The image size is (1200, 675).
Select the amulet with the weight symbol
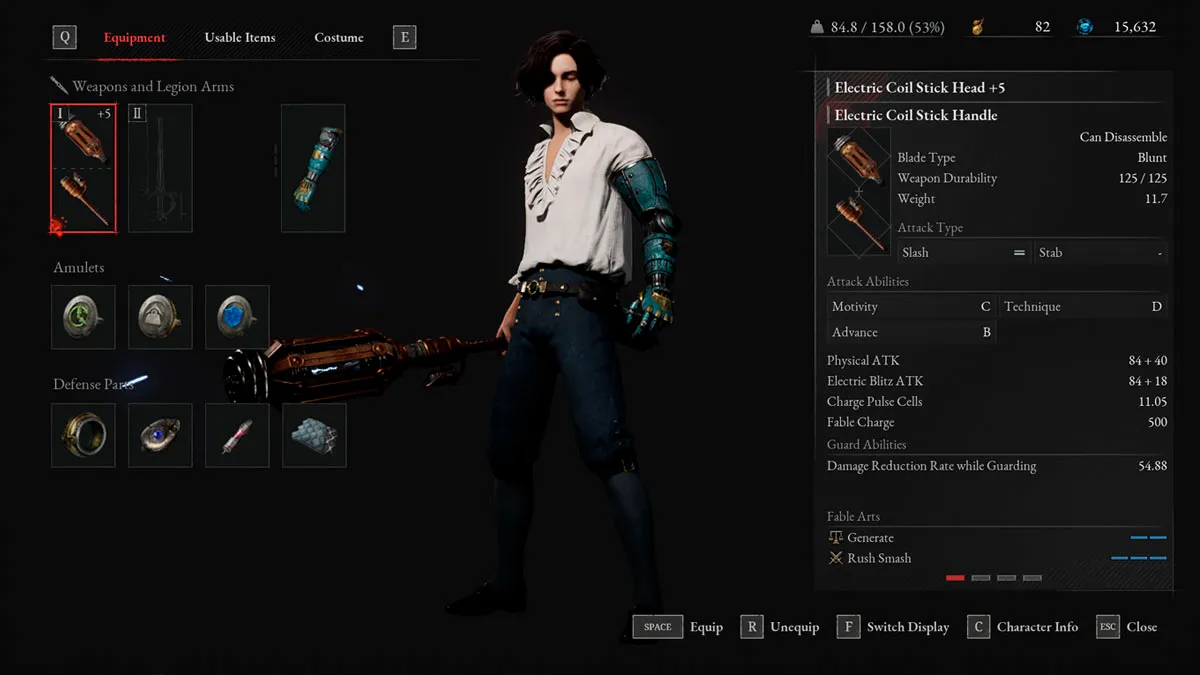click(161, 317)
